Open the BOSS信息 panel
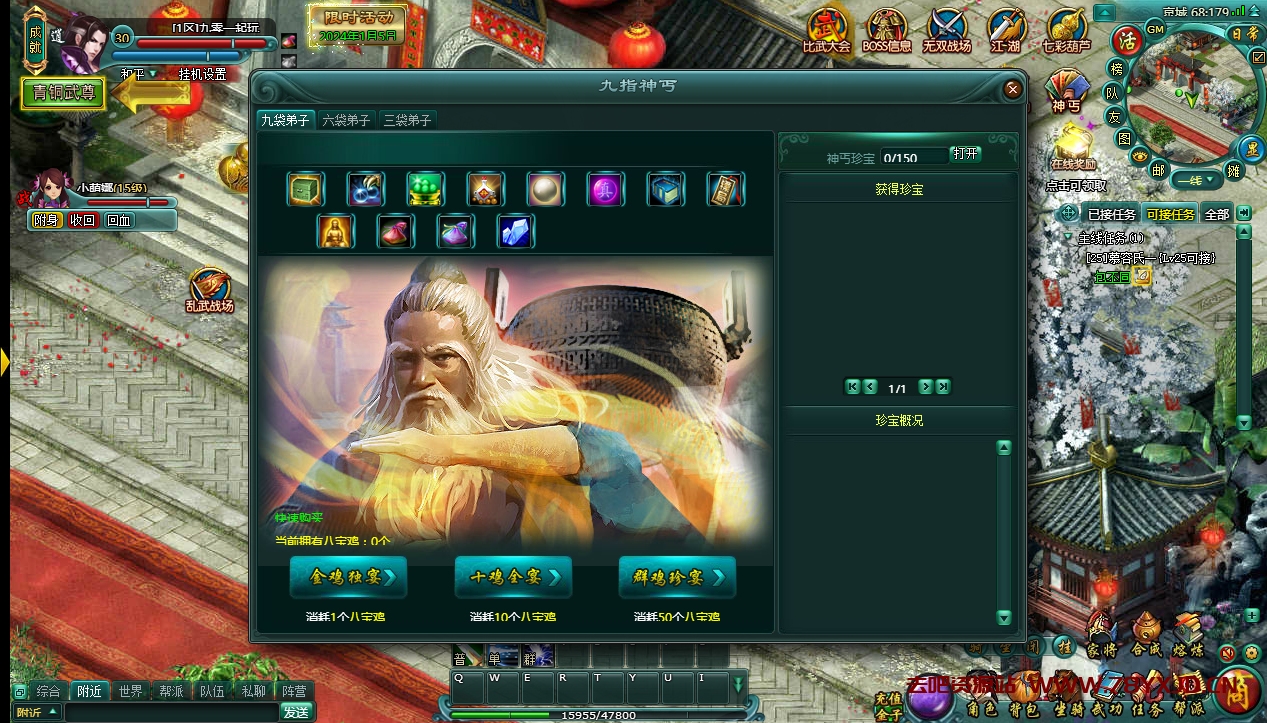Image resolution: width=1267 pixels, height=723 pixels. [x=886, y=30]
